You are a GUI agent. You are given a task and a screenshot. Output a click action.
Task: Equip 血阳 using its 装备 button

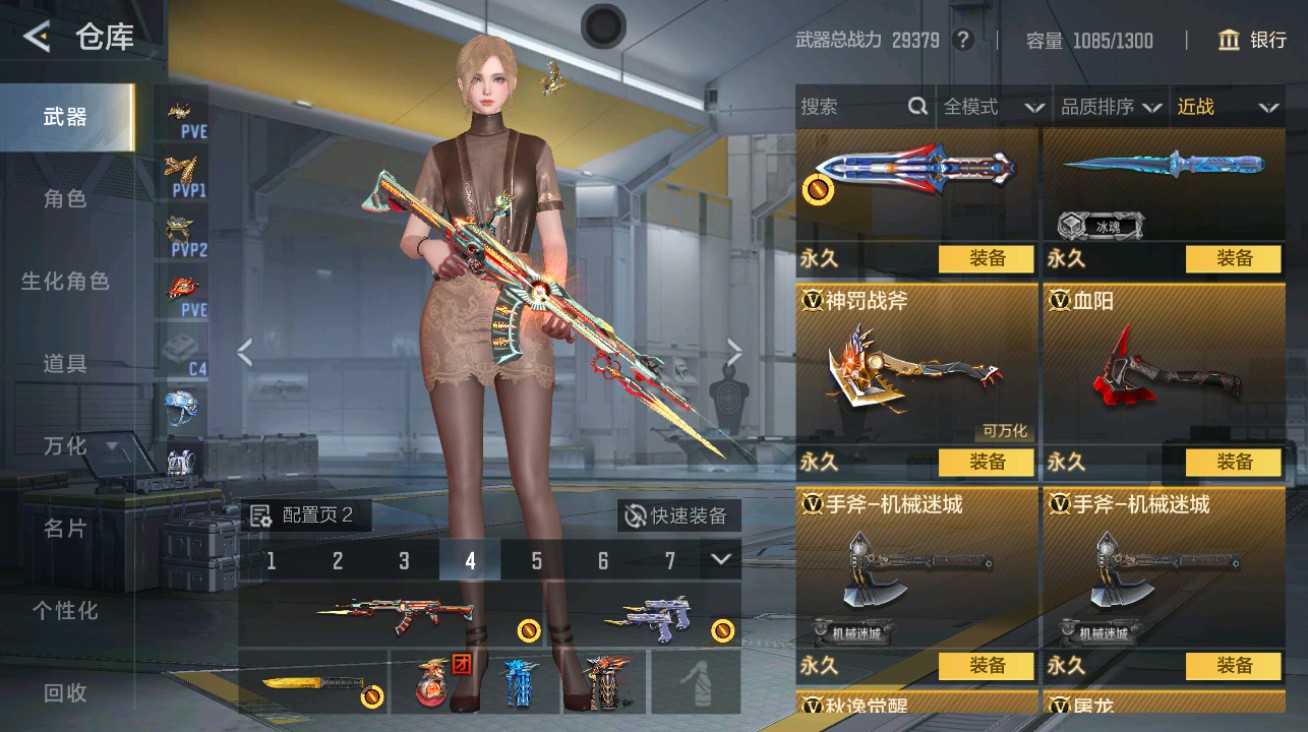tap(1236, 463)
